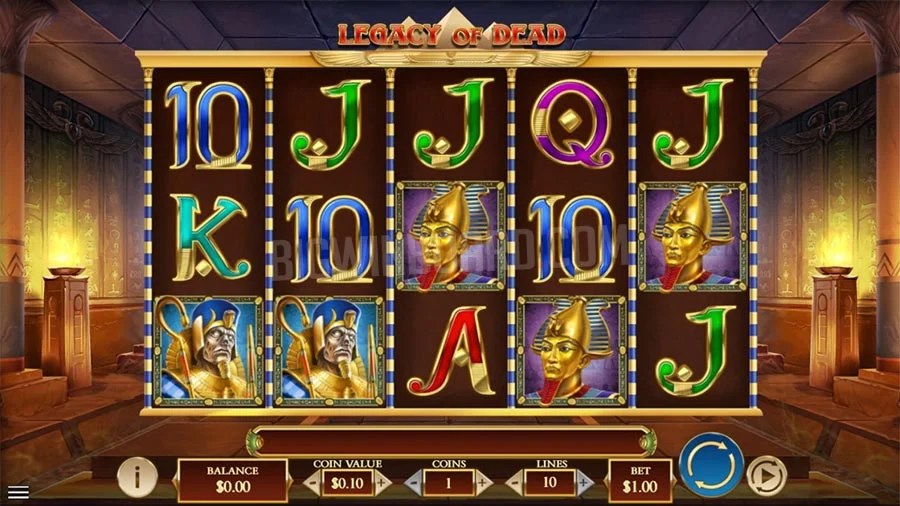Lower the number of lines
The image size is (900, 506).
pos(516,483)
